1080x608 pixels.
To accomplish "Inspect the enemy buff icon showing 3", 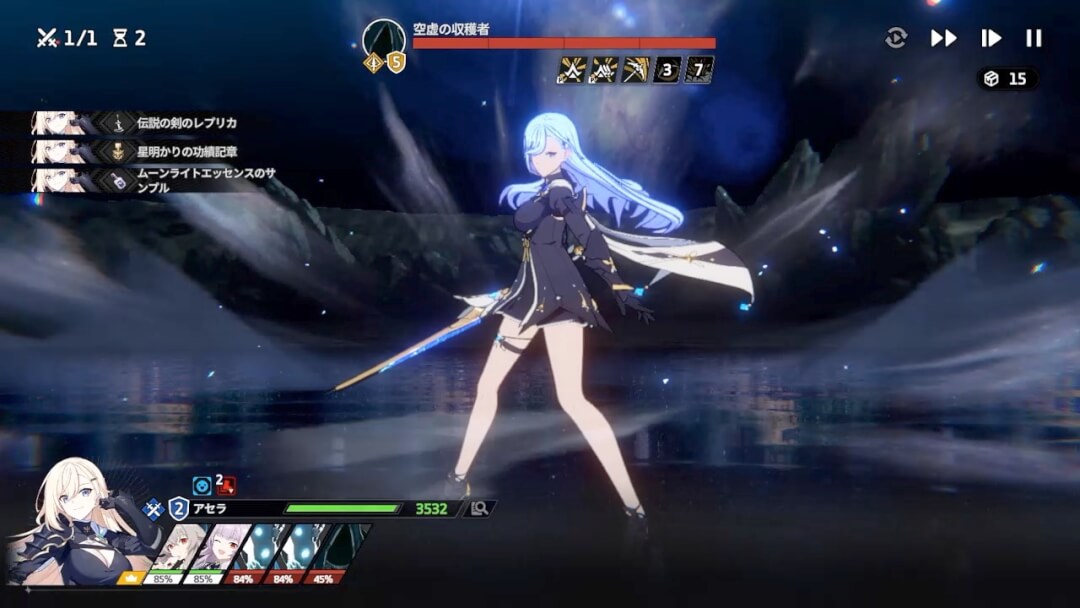I will click(x=667, y=70).
